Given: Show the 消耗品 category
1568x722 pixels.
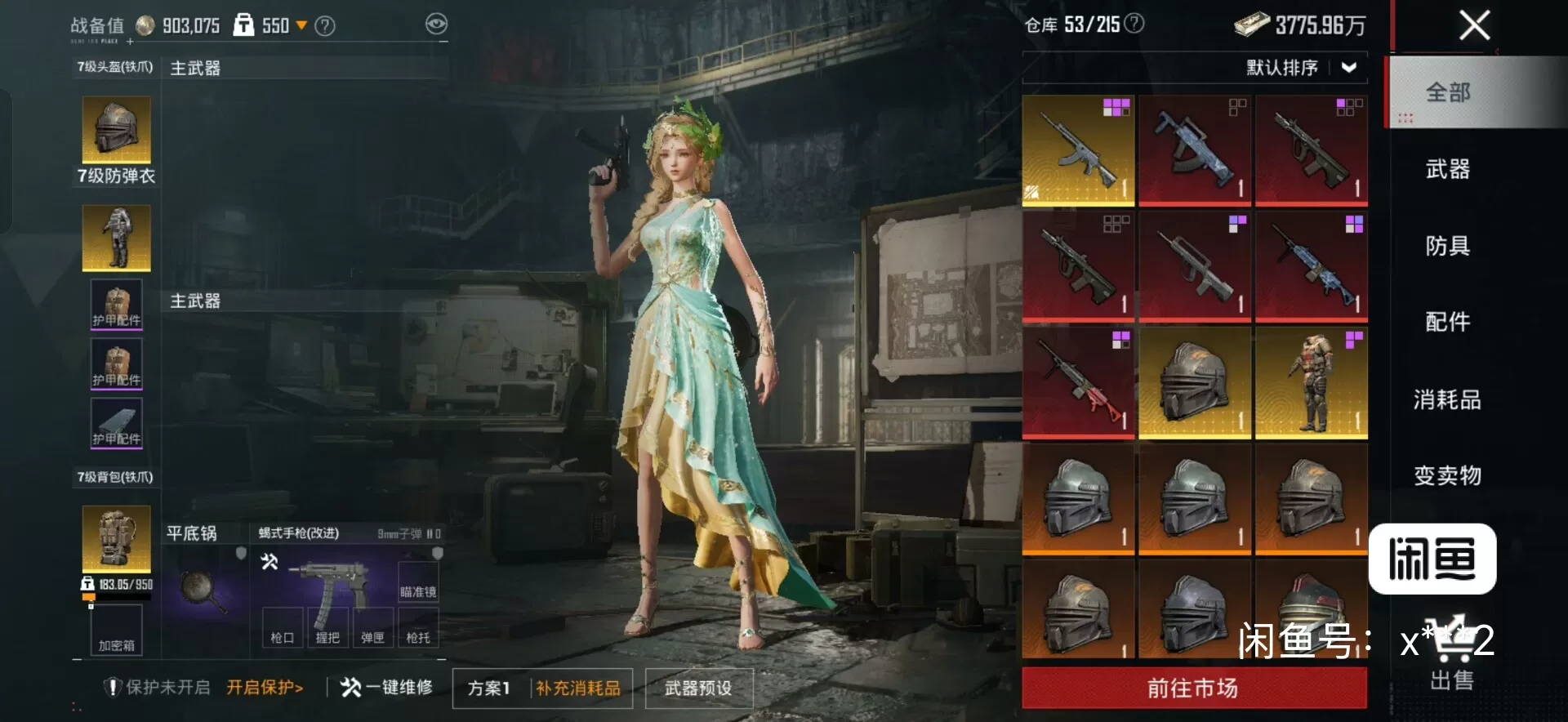Looking at the screenshot, I should click(1447, 399).
